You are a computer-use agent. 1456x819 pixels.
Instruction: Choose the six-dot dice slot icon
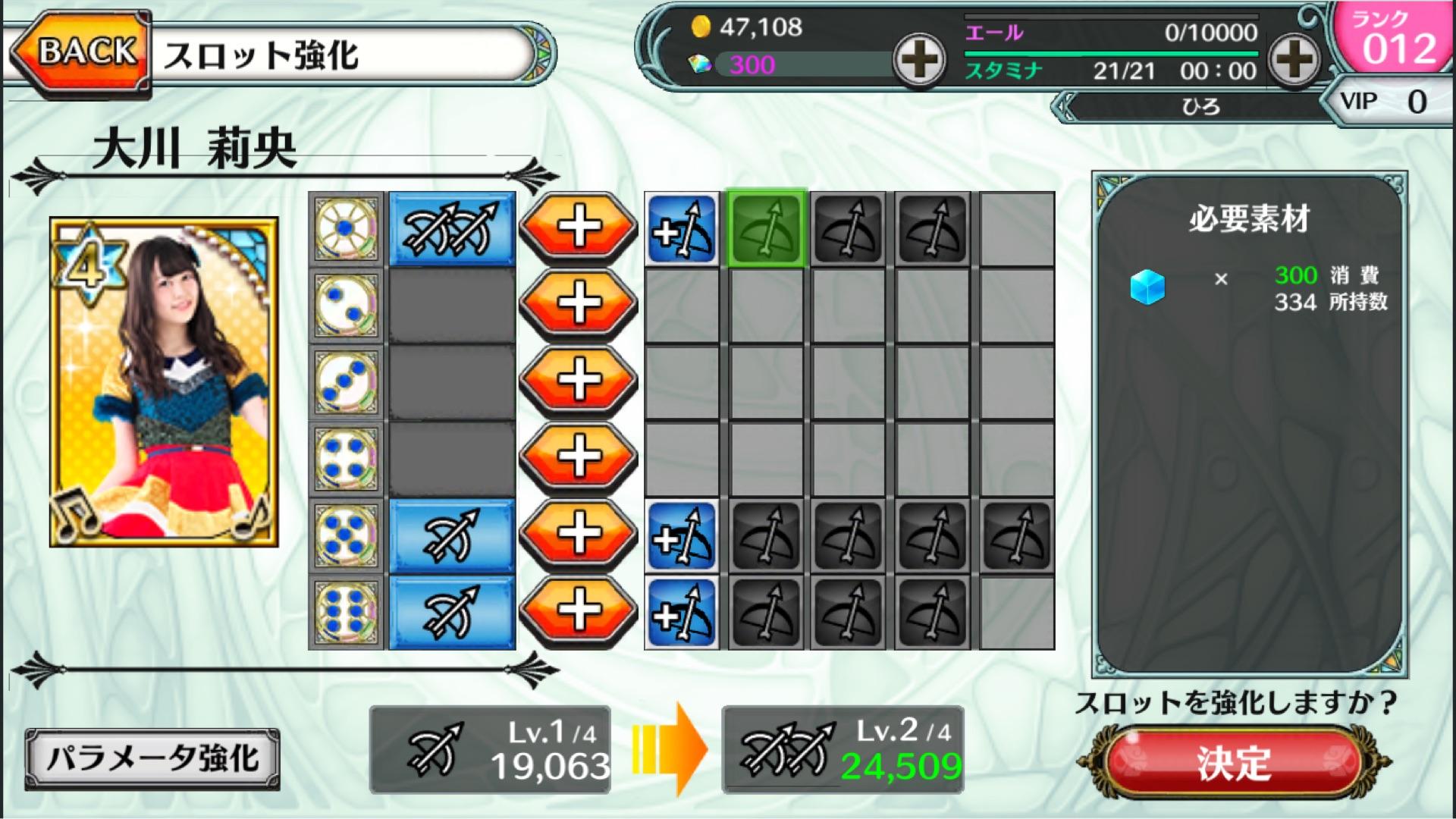pos(347,612)
